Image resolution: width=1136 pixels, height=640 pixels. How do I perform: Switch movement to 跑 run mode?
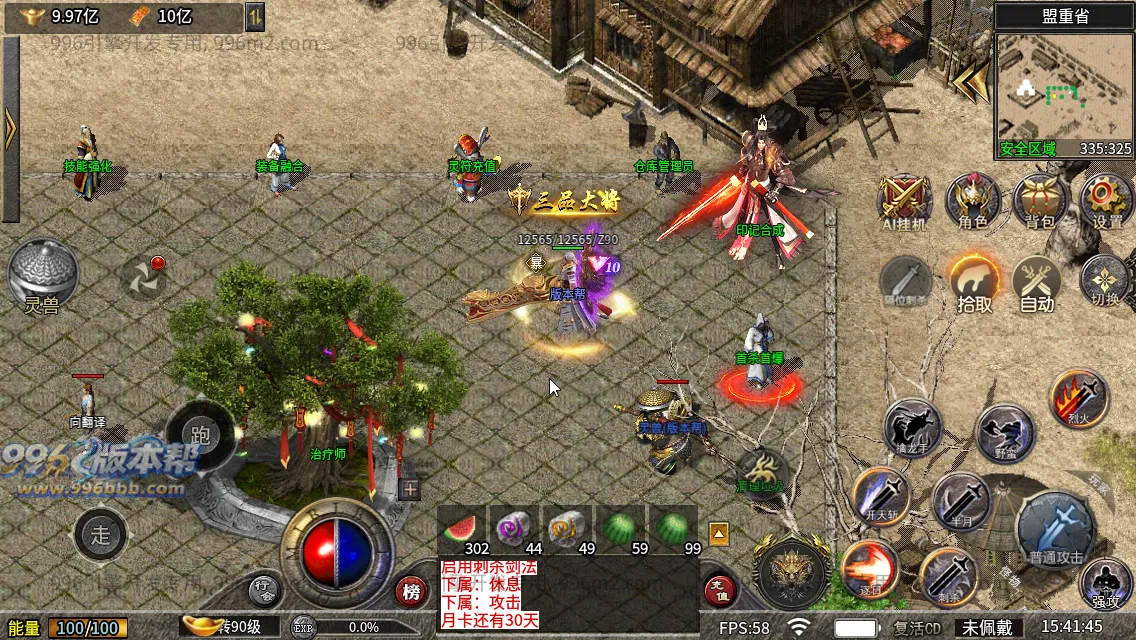(x=200, y=434)
